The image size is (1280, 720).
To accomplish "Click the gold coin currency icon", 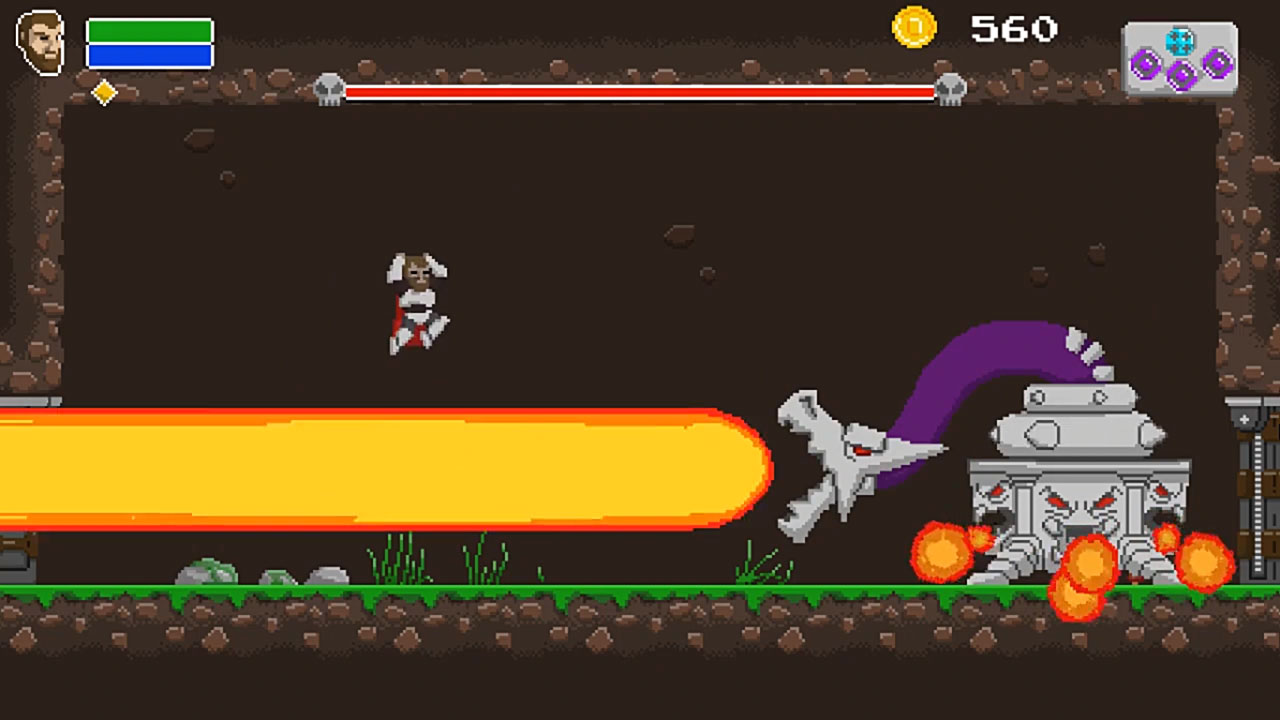I will [913, 29].
